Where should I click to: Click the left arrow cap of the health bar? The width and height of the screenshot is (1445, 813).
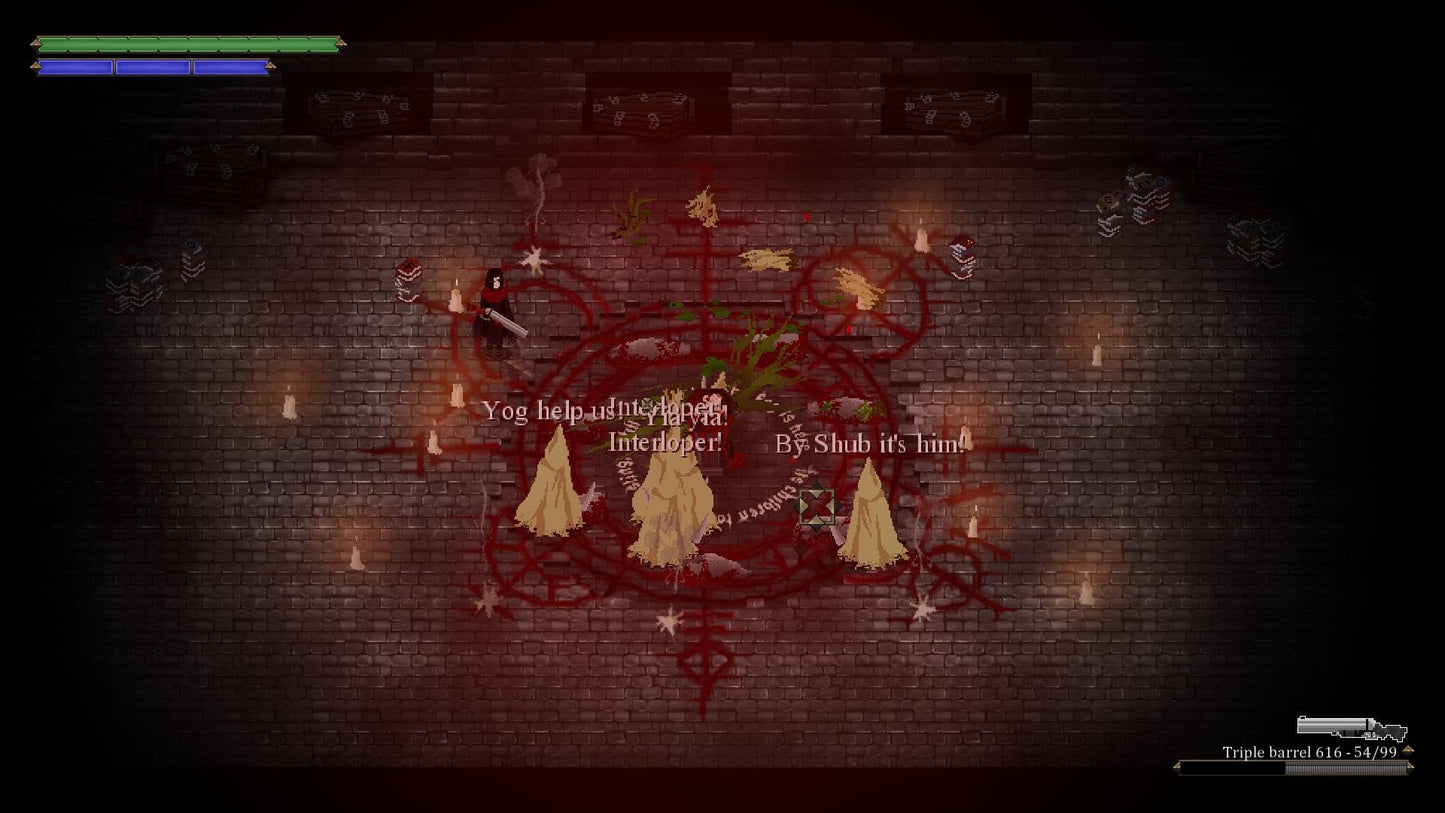click(x=37, y=45)
